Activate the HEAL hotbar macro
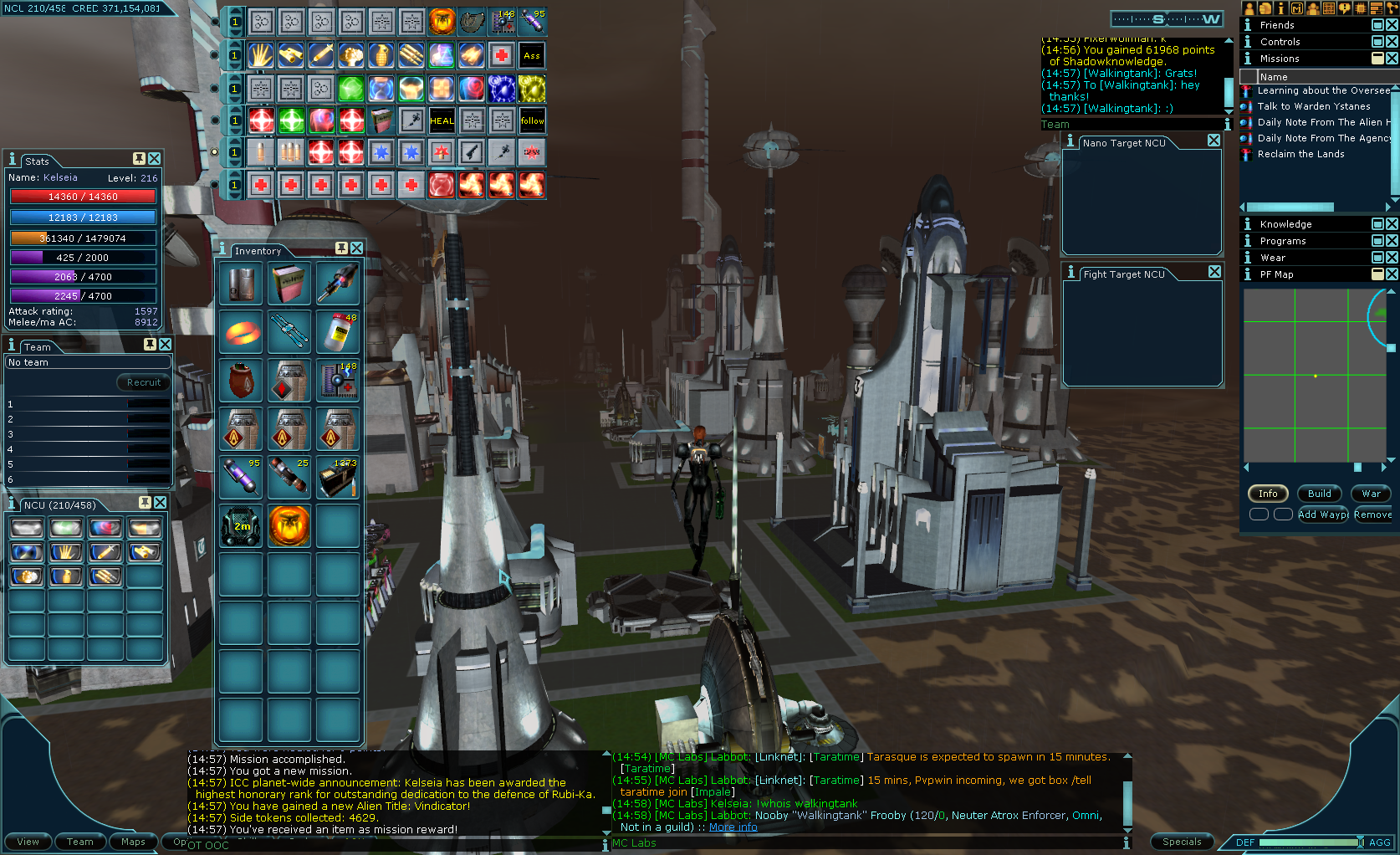This screenshot has width=1400, height=855. click(442, 120)
